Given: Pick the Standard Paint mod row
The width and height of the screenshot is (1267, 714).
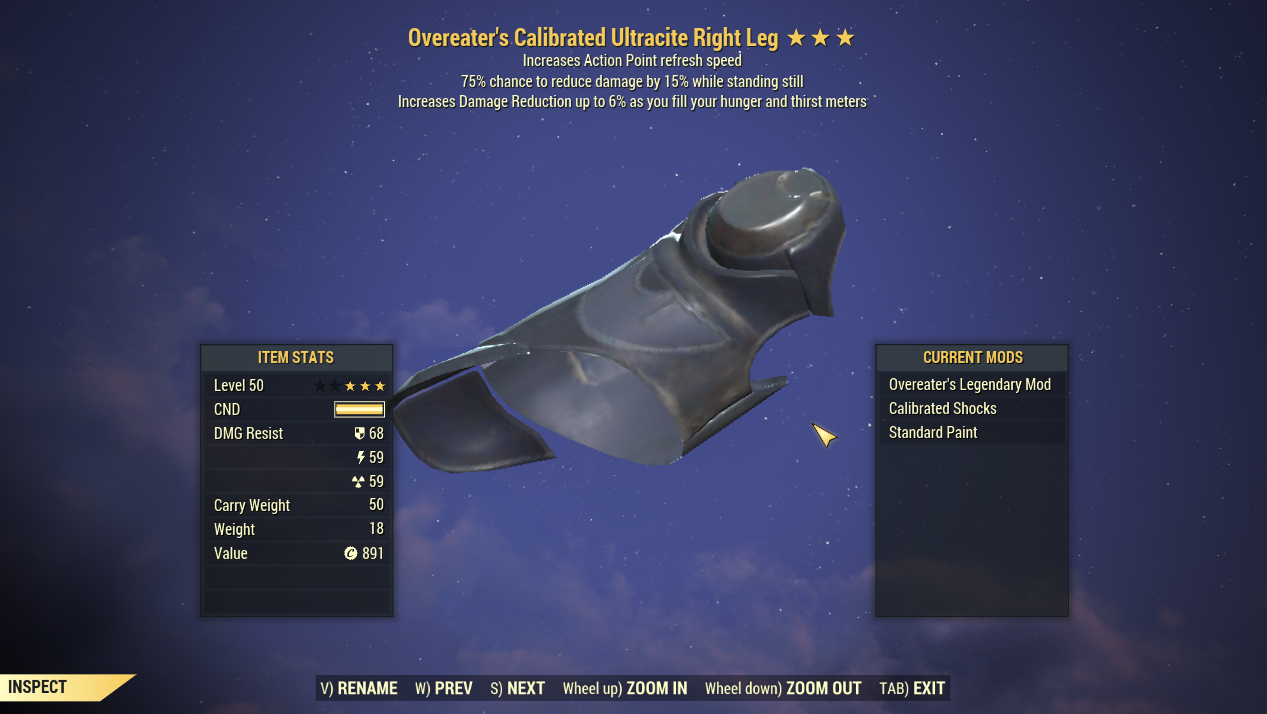Looking at the screenshot, I should click(933, 433).
